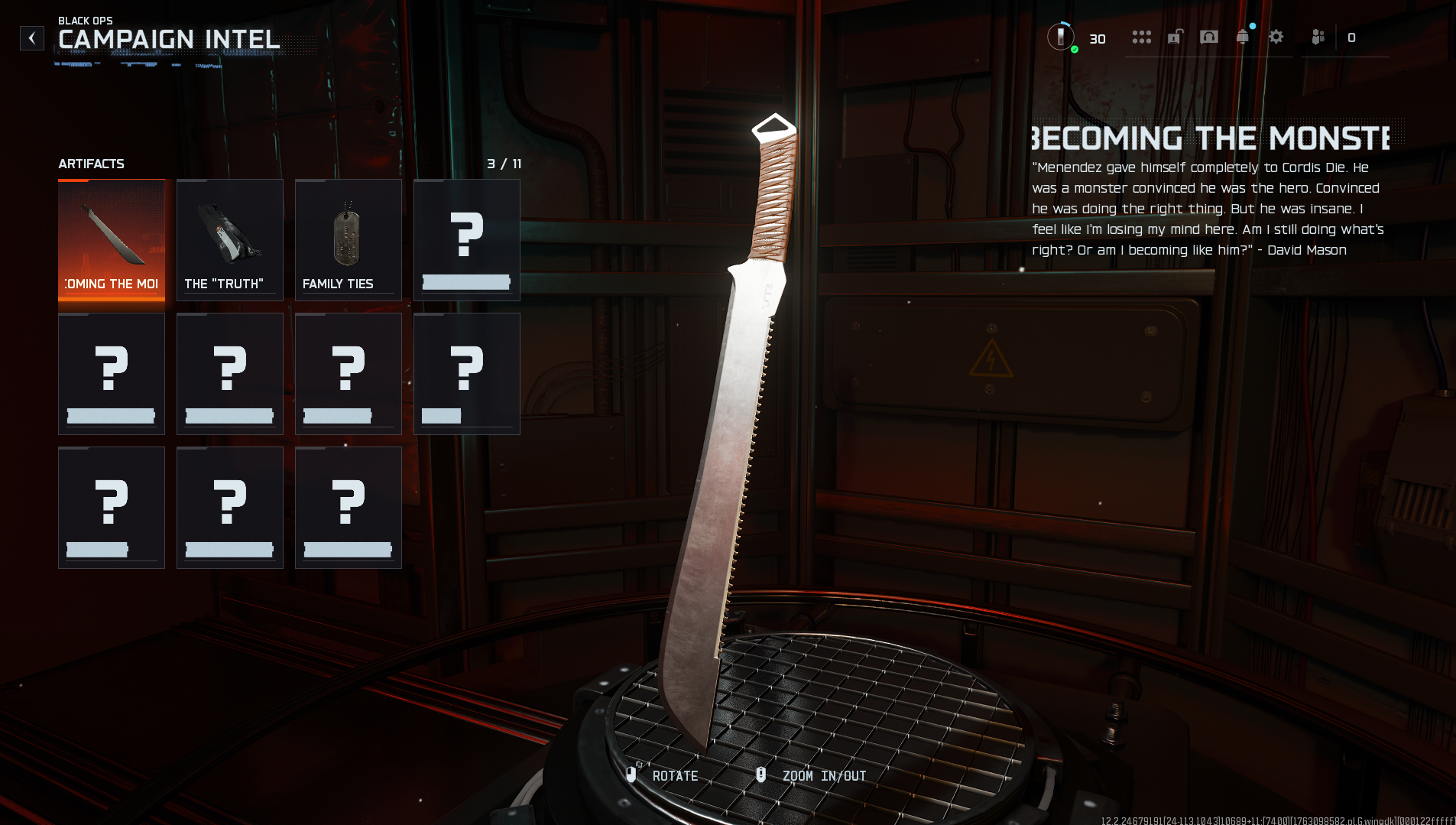Open the social friends icon

(1318, 37)
